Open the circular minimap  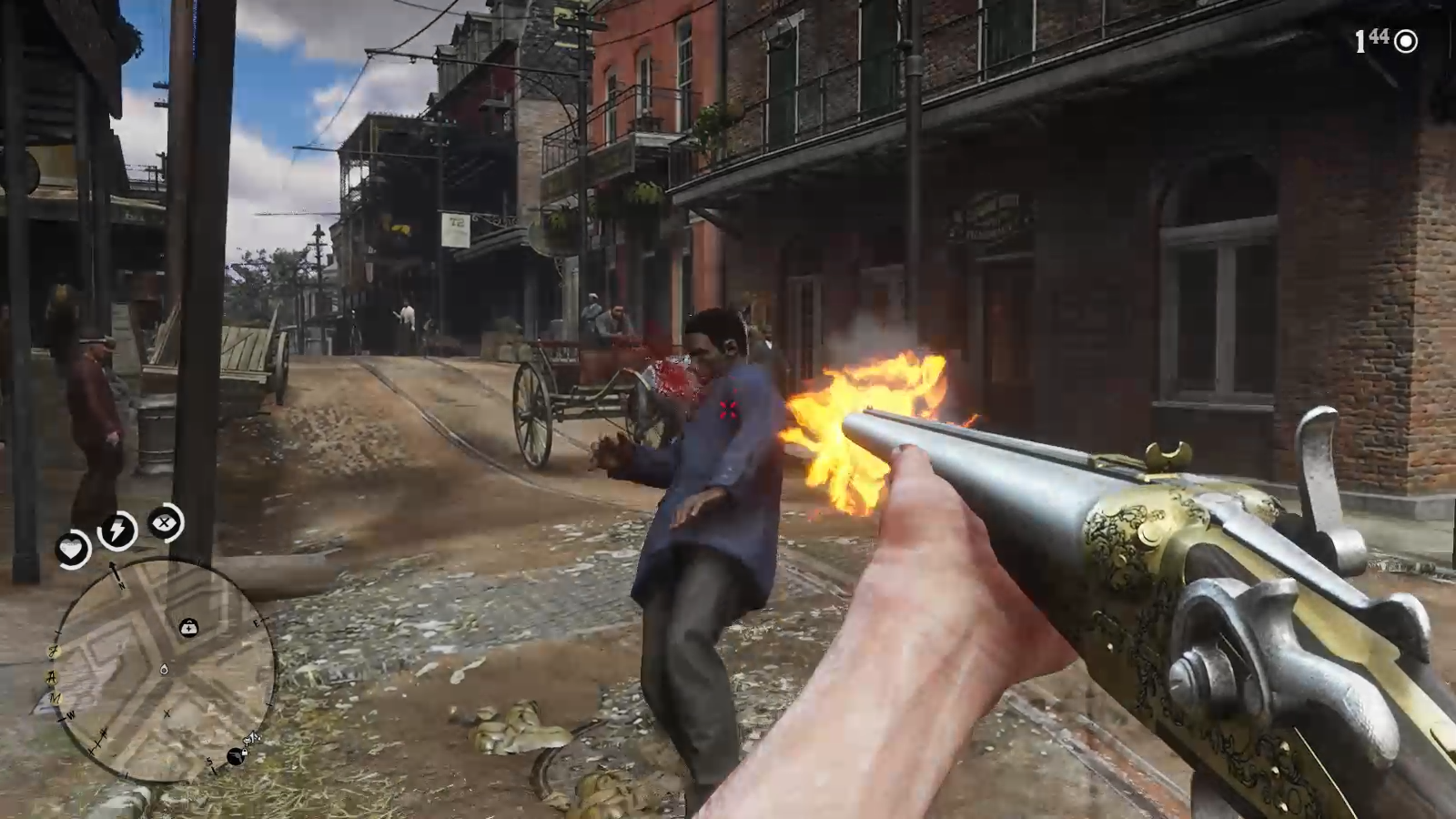(x=164, y=671)
